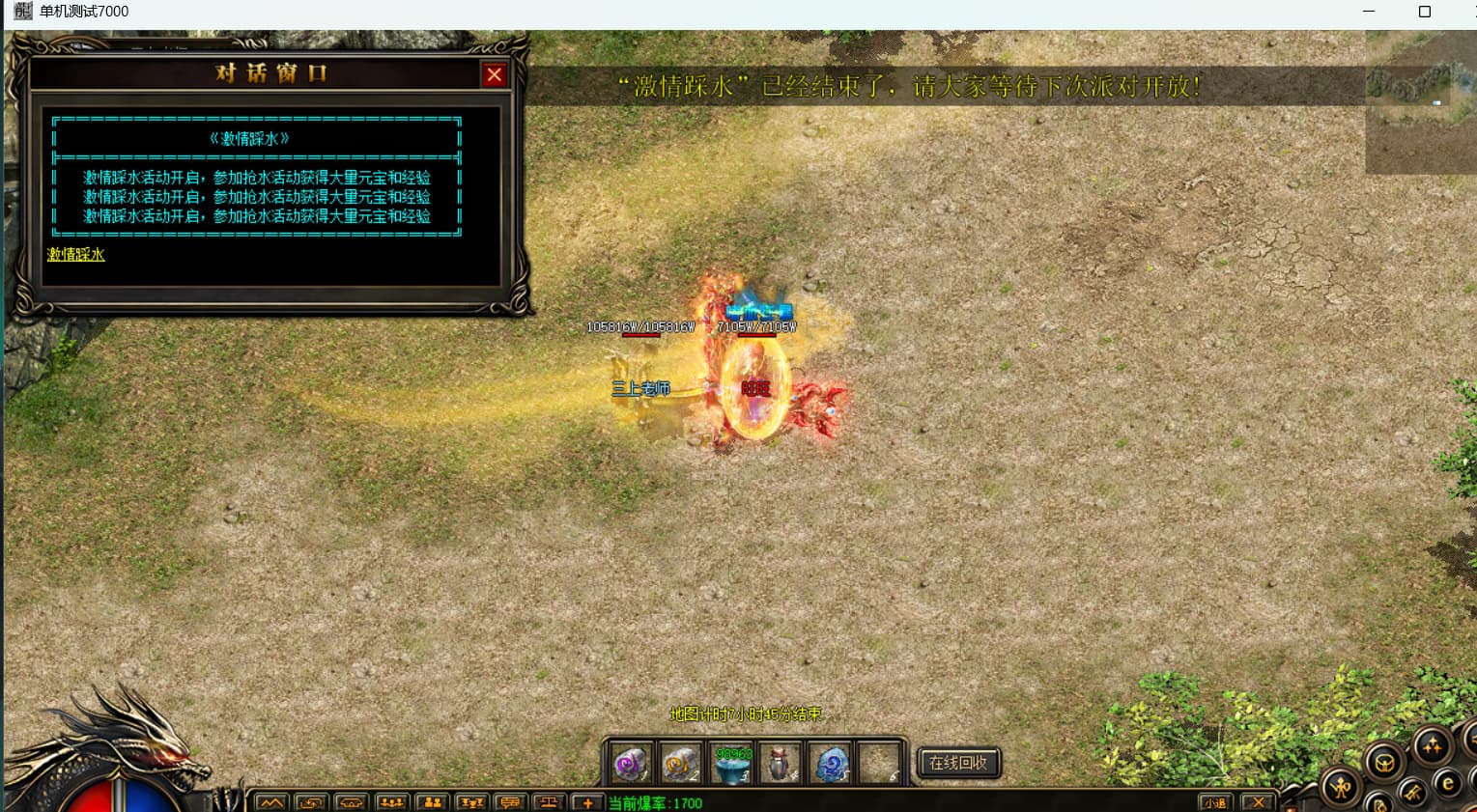This screenshot has width=1477, height=812.
Task: Select the blue pot item showing 98963
Action: pos(732,764)
